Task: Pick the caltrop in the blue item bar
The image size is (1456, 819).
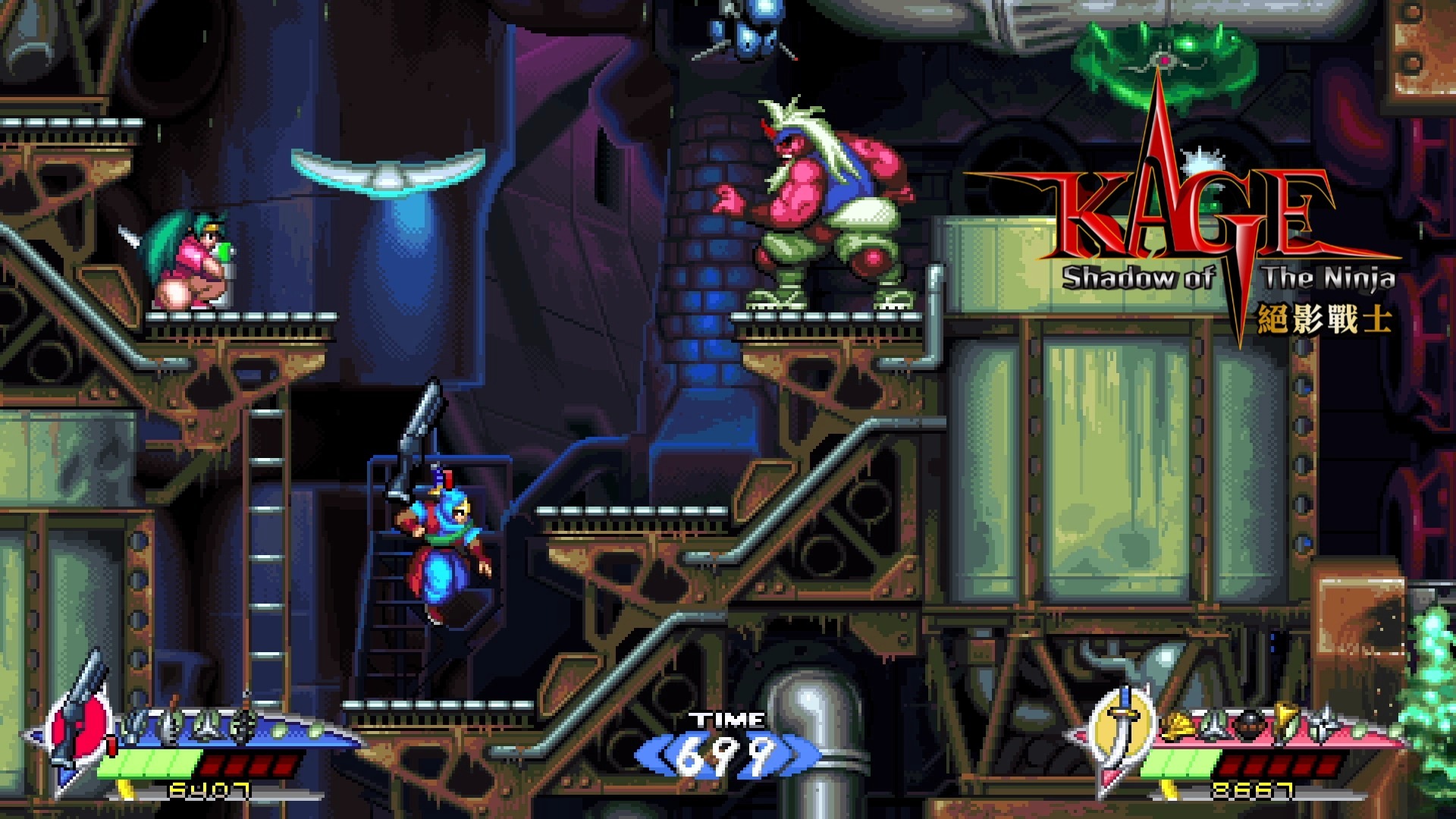Action: [x=206, y=728]
